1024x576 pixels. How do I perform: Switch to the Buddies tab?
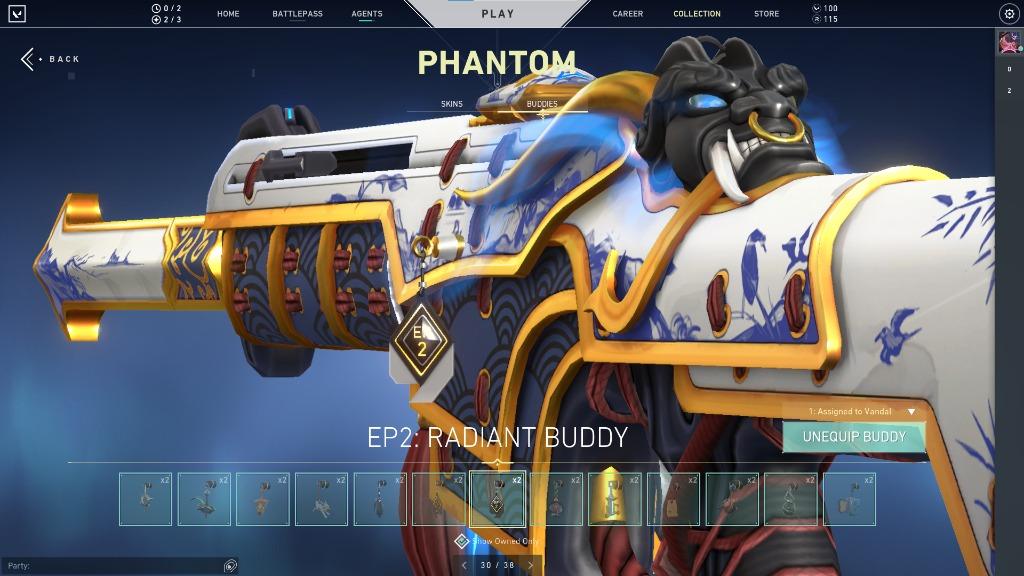pos(542,104)
